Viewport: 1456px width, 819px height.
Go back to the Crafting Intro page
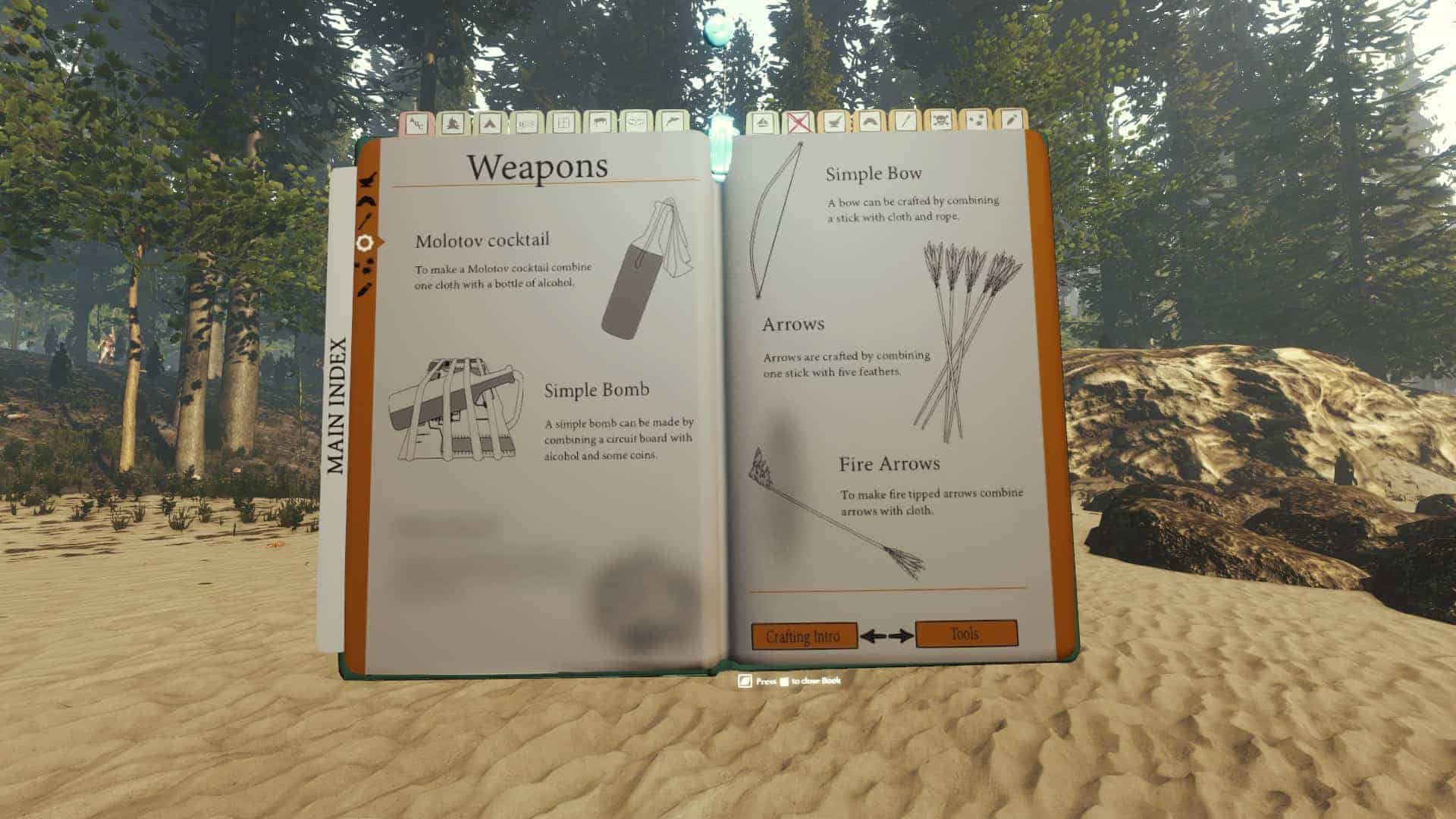point(803,635)
